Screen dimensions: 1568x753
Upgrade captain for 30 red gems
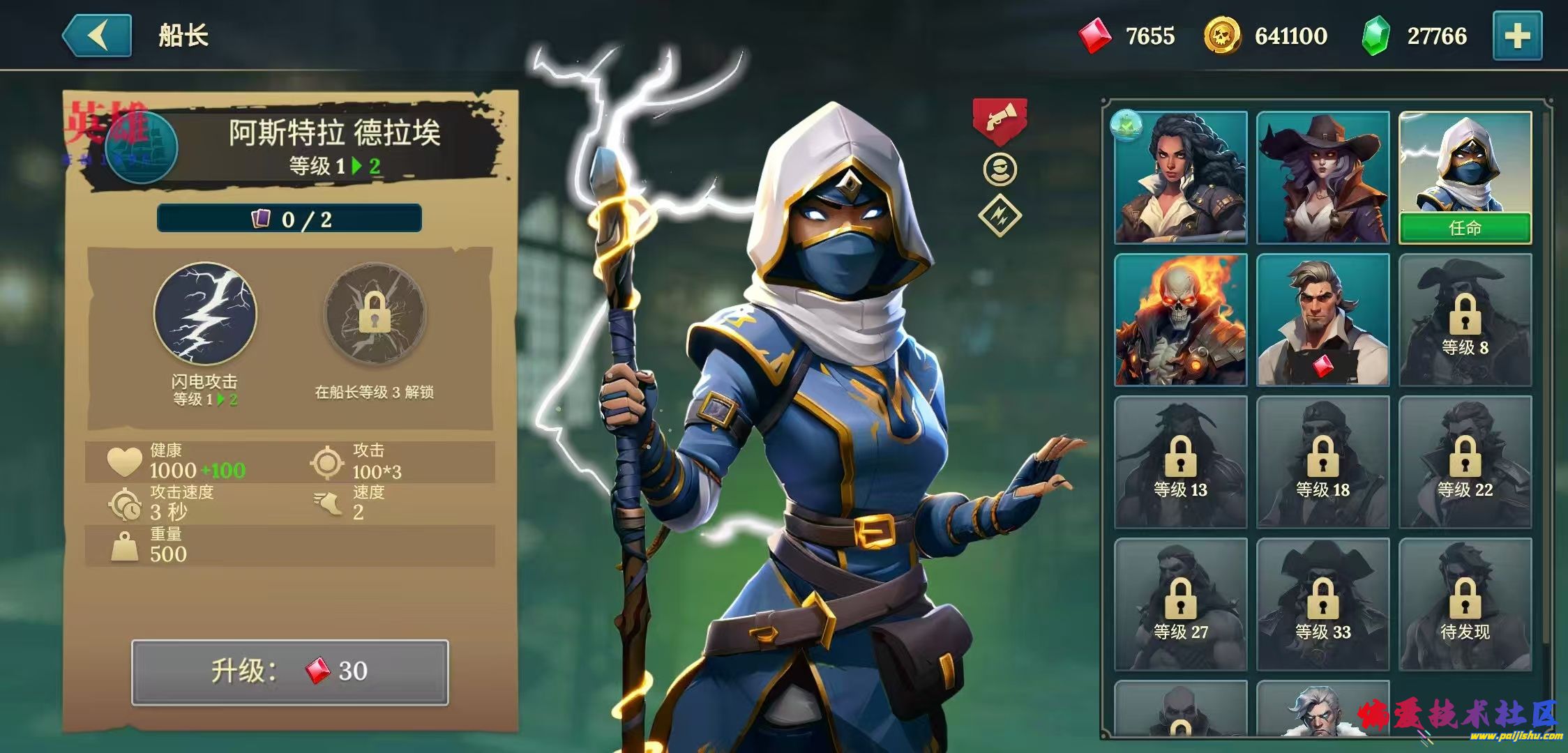[x=290, y=671]
